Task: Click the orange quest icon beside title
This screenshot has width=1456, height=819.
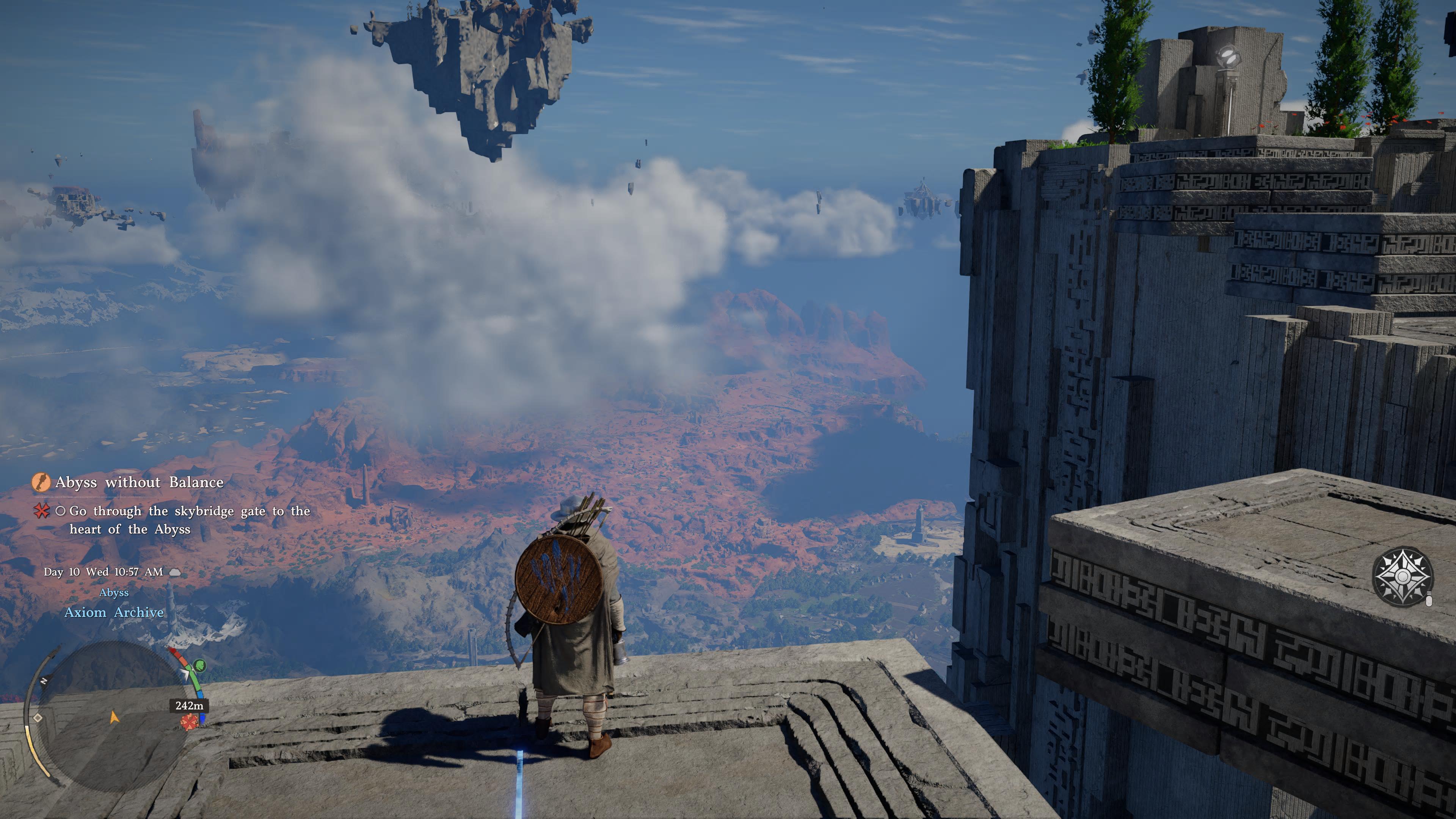Action: (x=41, y=482)
